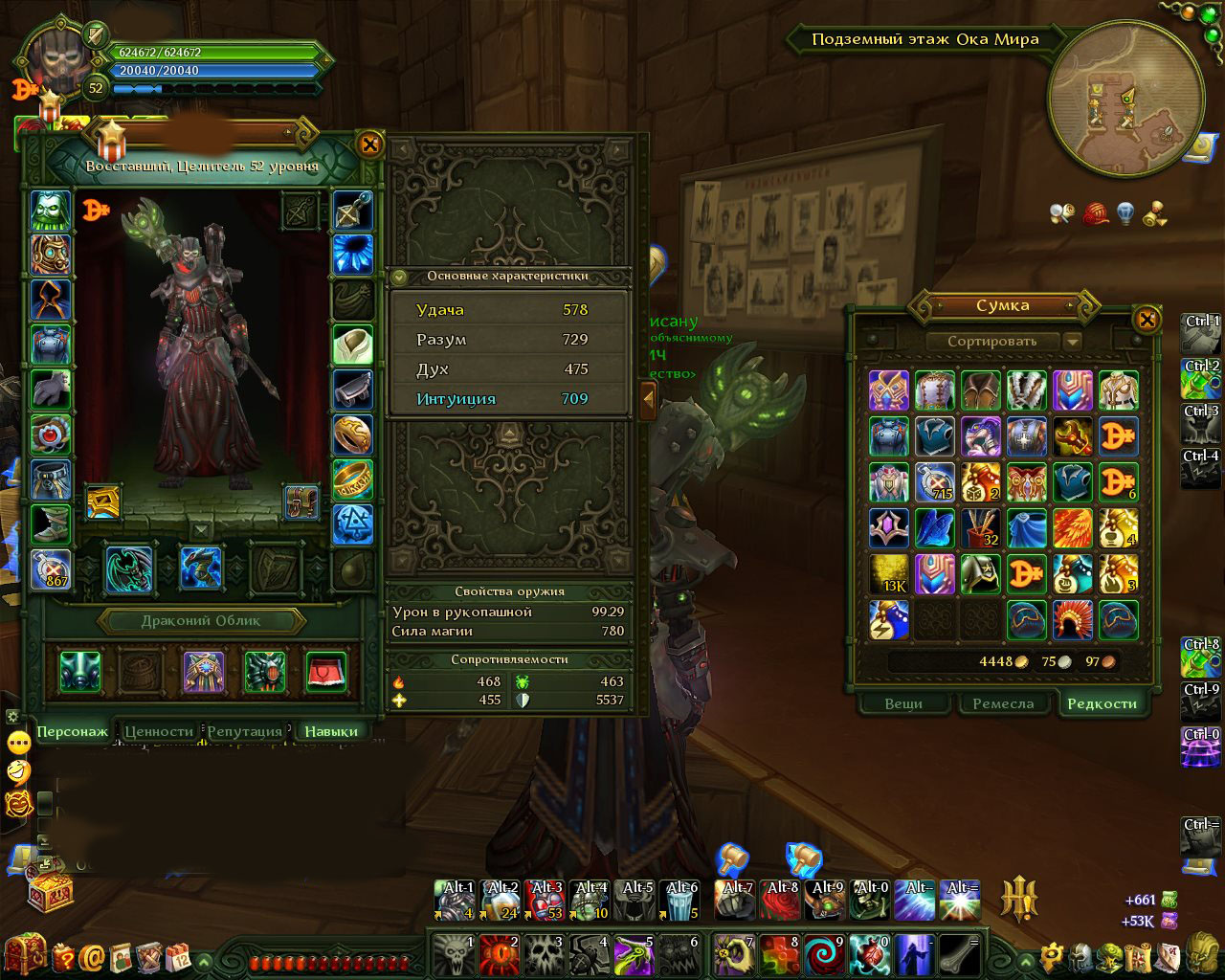Open the calendar icon in the bottom bar
The width and height of the screenshot is (1225, 980).
coord(178,956)
